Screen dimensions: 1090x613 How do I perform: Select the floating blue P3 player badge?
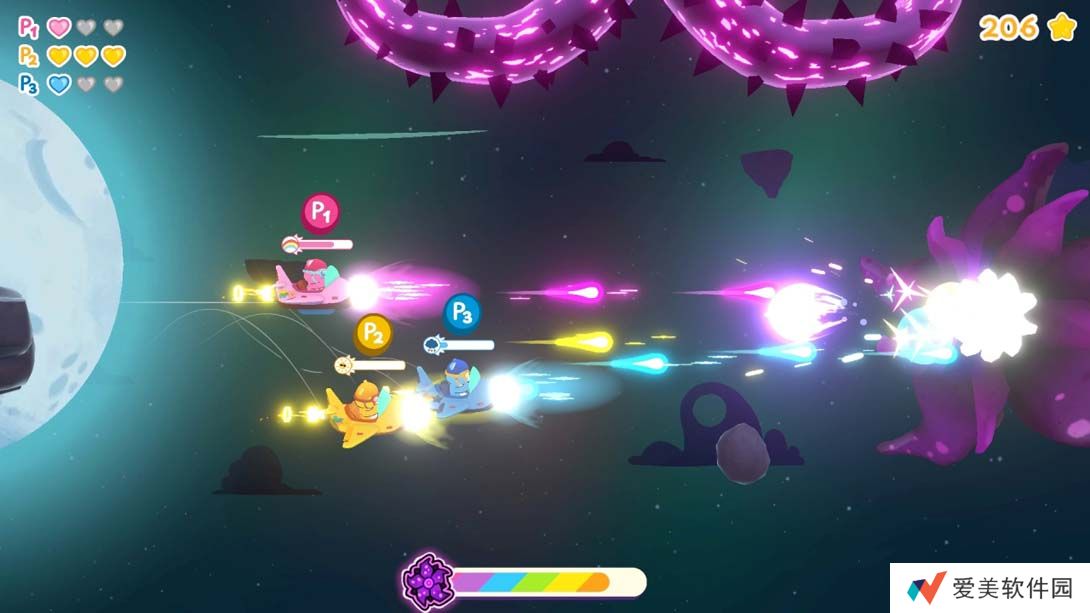pos(462,313)
